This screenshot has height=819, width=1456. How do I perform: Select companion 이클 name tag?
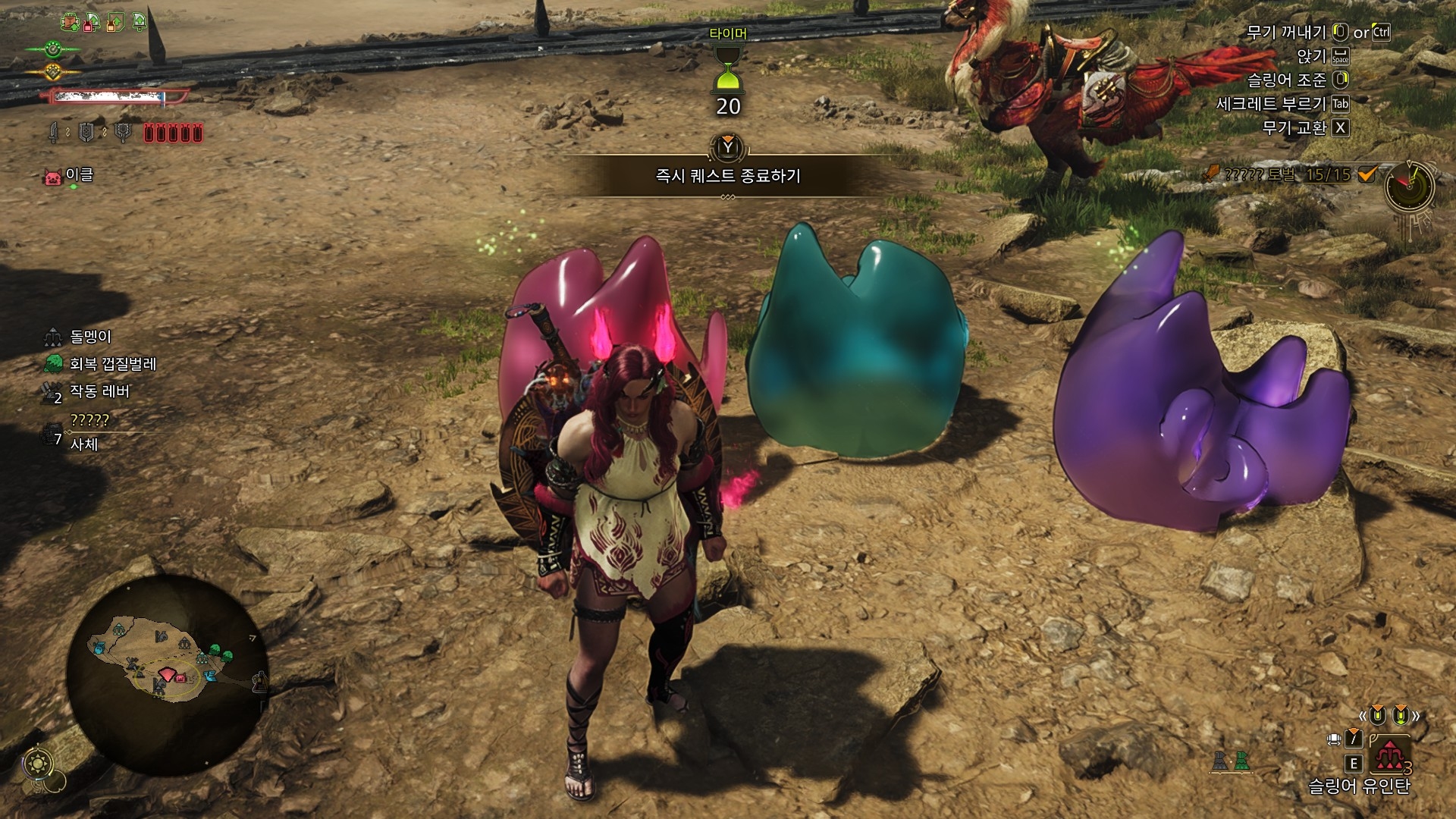coord(79,175)
